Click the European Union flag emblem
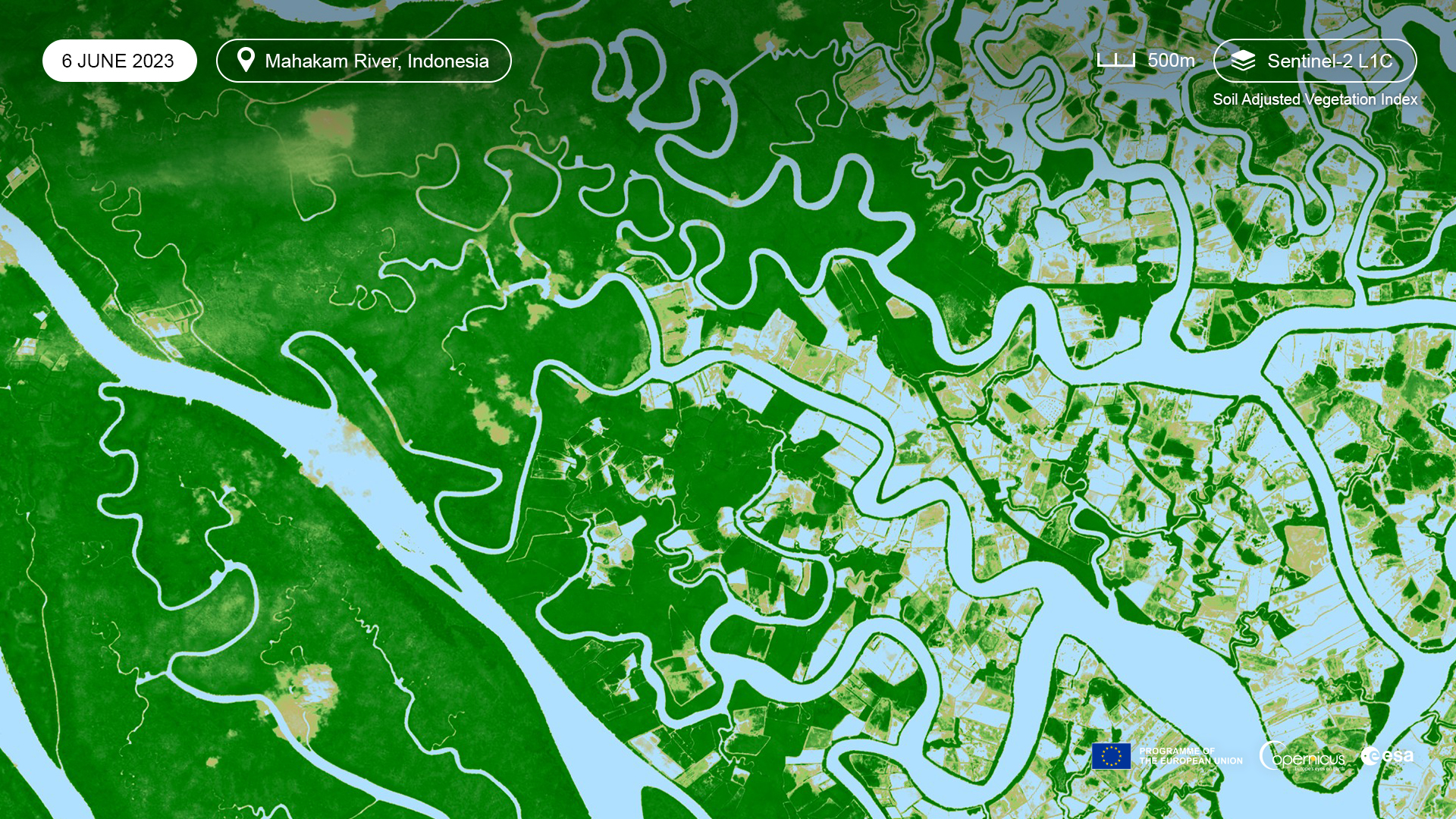Viewport: 1456px width, 819px height. pyautogui.click(x=1111, y=756)
